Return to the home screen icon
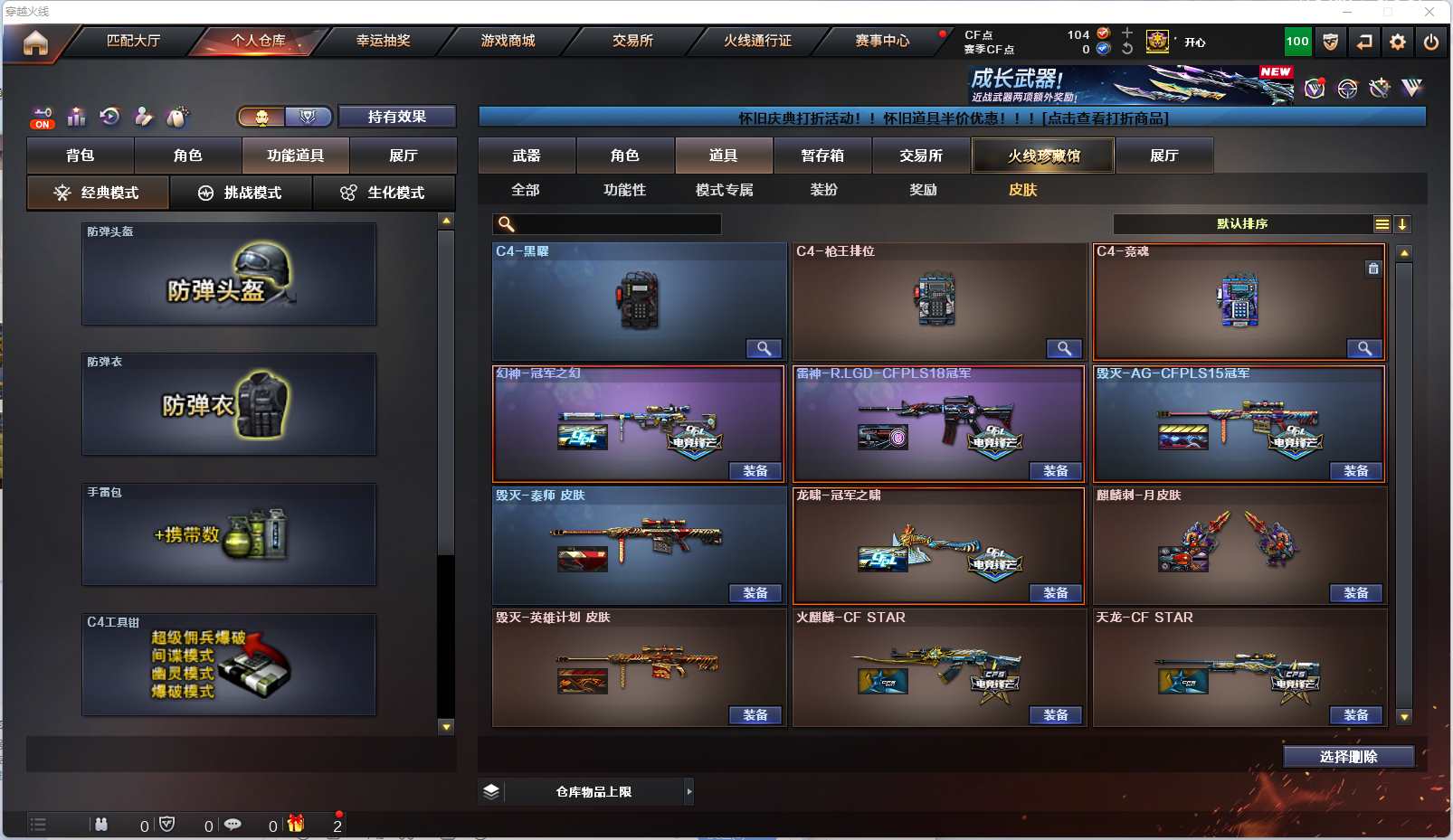1453x840 pixels. pos(35,42)
